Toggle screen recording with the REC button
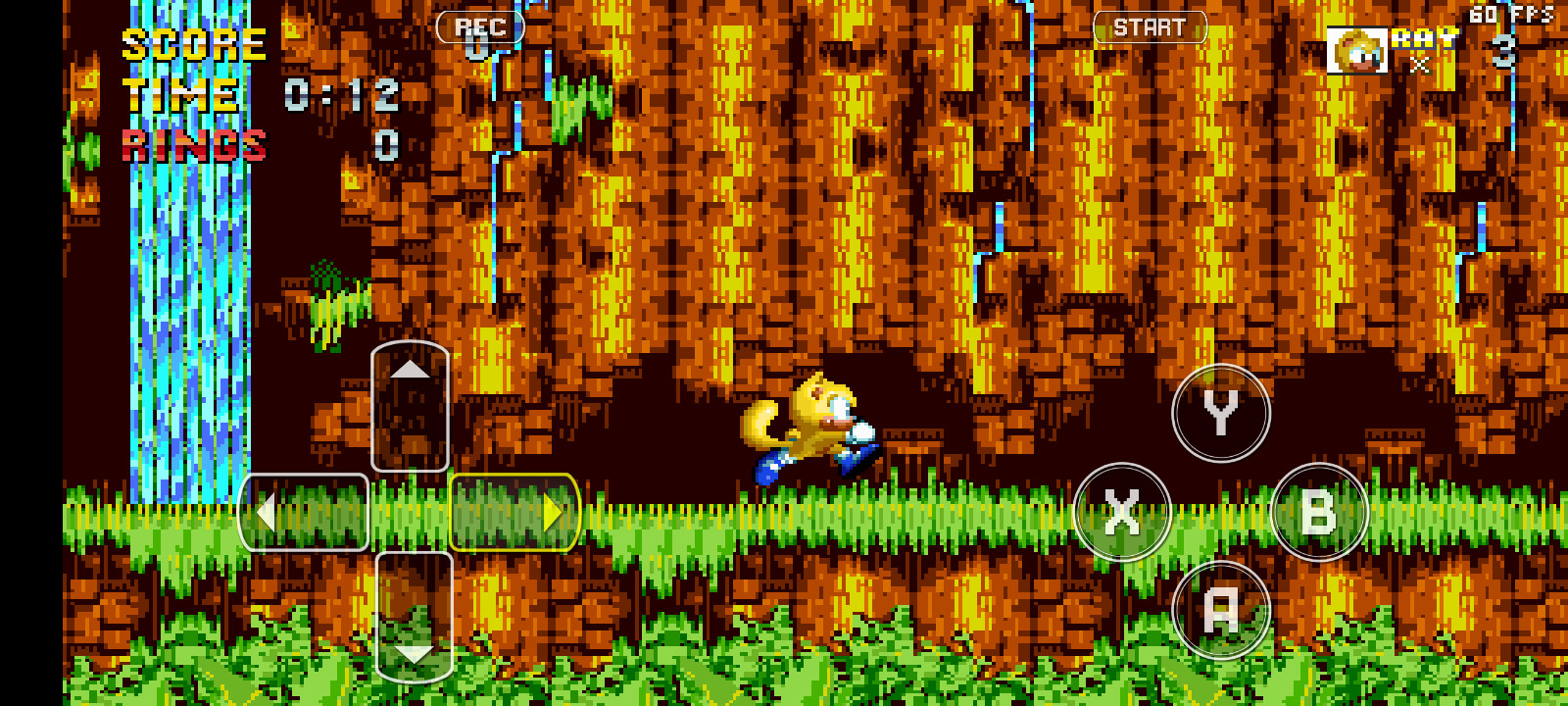This screenshot has height=706, width=1568. [x=481, y=26]
